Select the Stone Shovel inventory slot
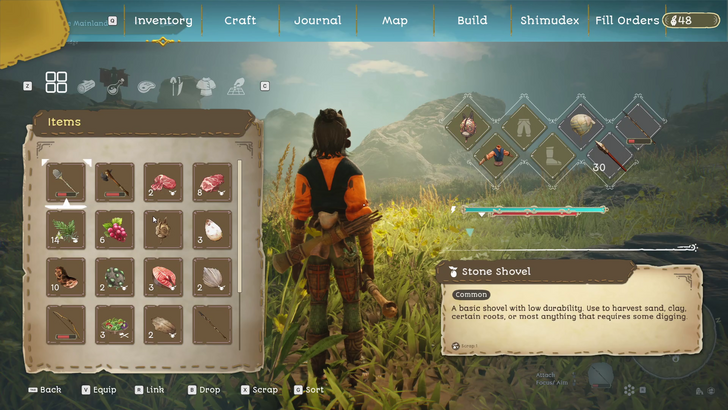This screenshot has width=728, height=410. pyautogui.click(x=66, y=183)
